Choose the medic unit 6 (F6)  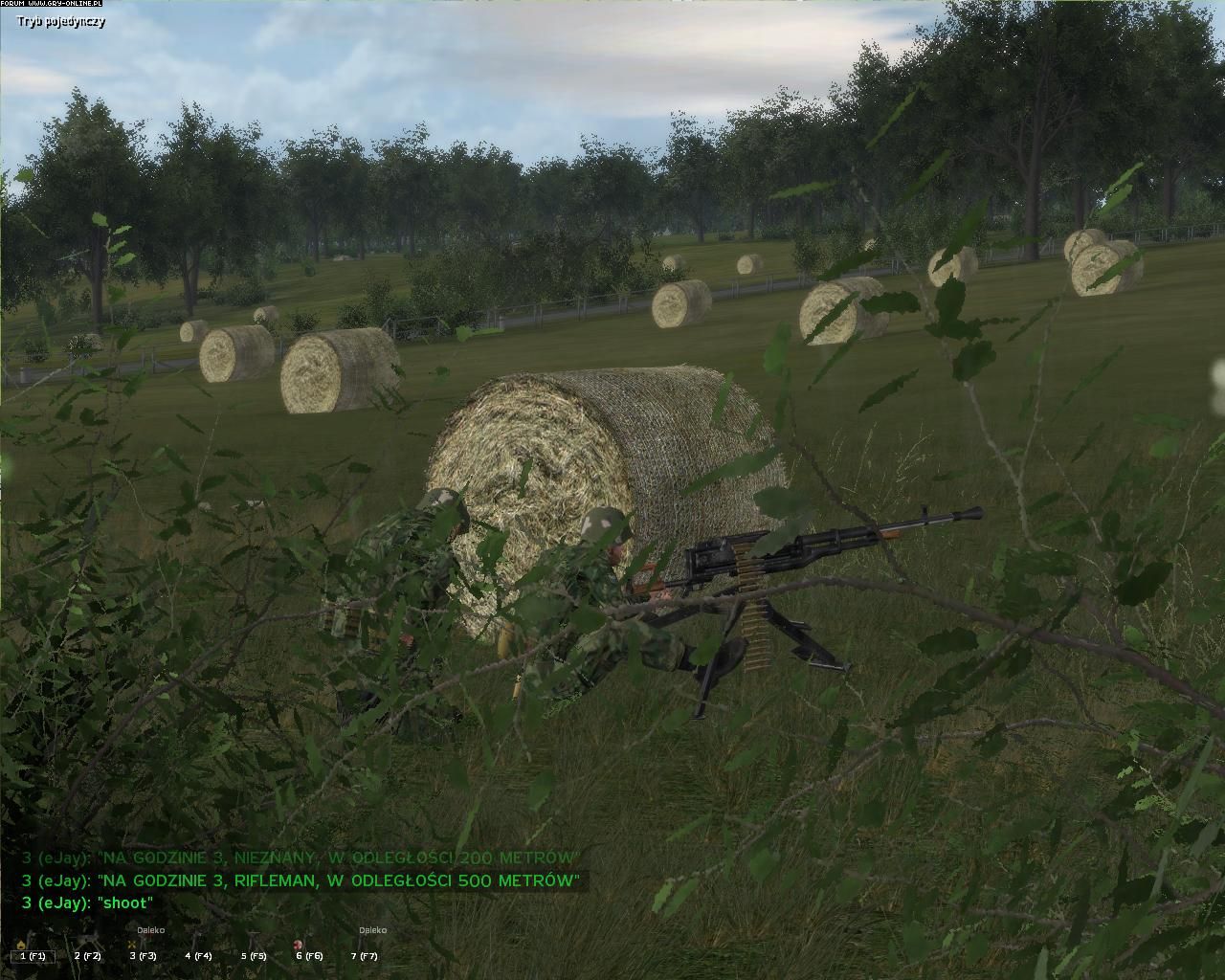pos(309,955)
